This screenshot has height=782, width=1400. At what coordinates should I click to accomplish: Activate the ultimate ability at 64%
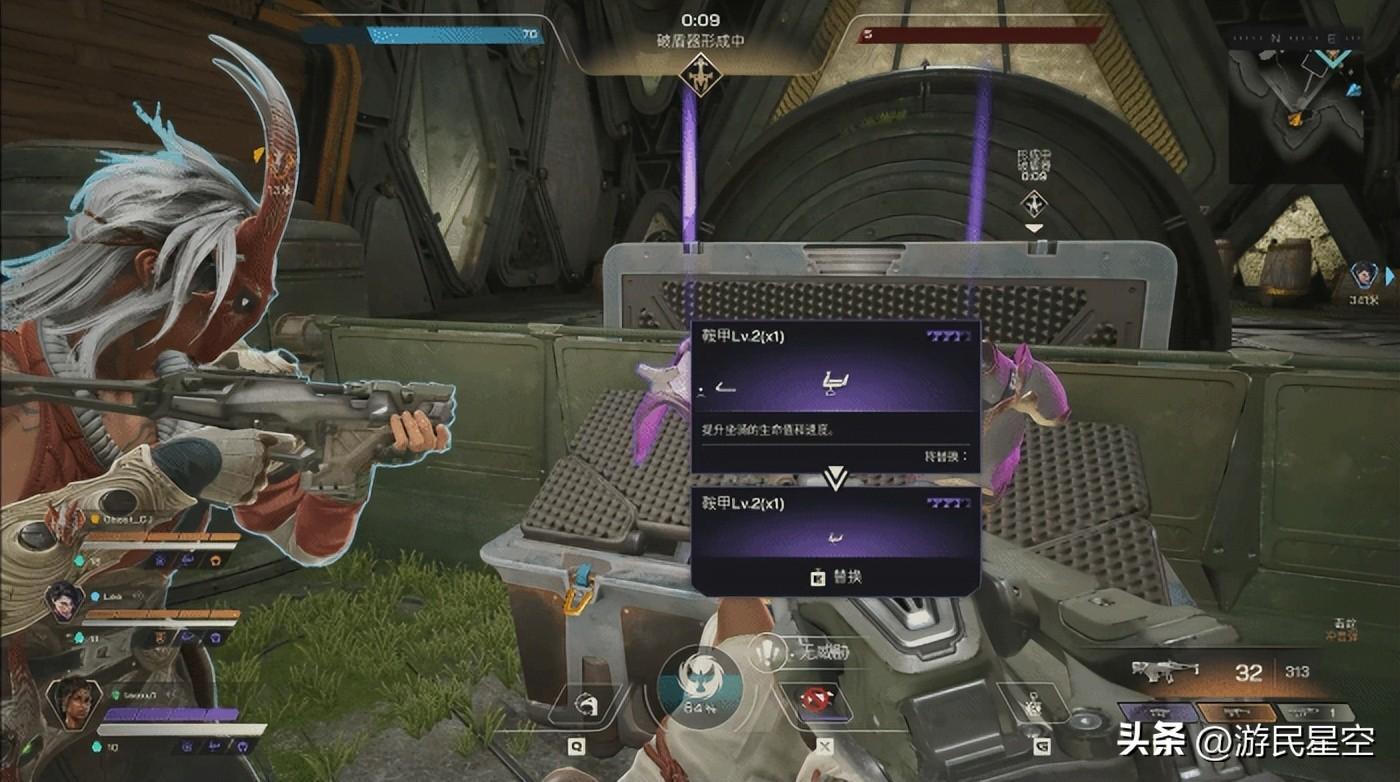pyautogui.click(x=699, y=684)
